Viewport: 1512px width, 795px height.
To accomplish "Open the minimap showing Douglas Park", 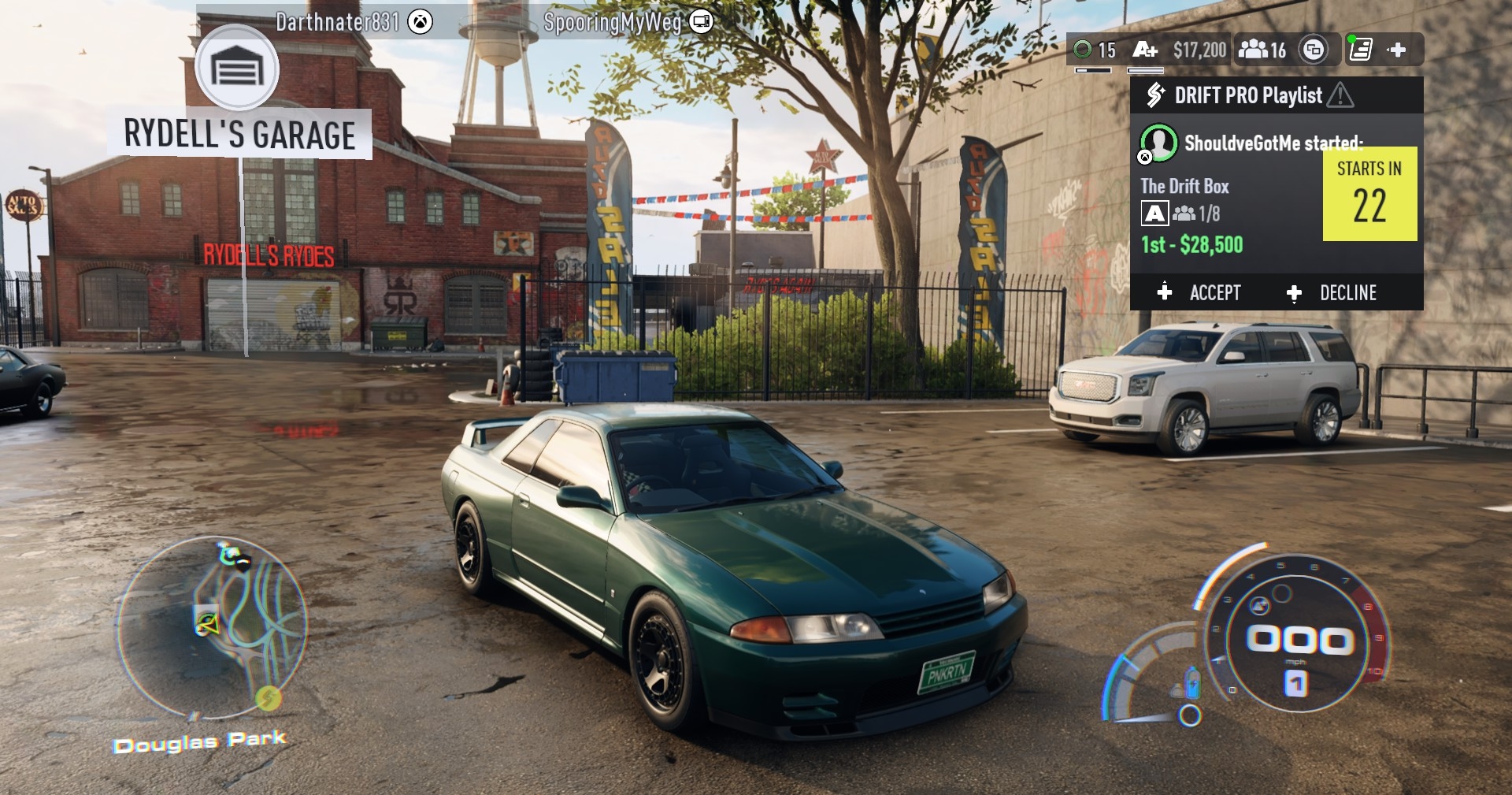I will click(x=210, y=627).
